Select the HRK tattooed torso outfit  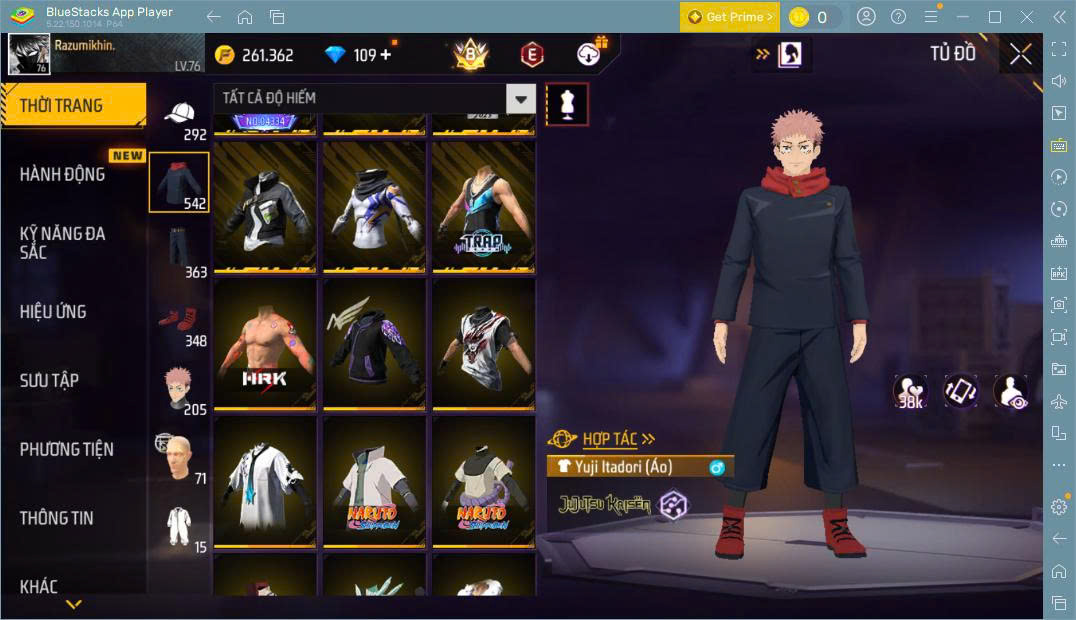point(265,343)
